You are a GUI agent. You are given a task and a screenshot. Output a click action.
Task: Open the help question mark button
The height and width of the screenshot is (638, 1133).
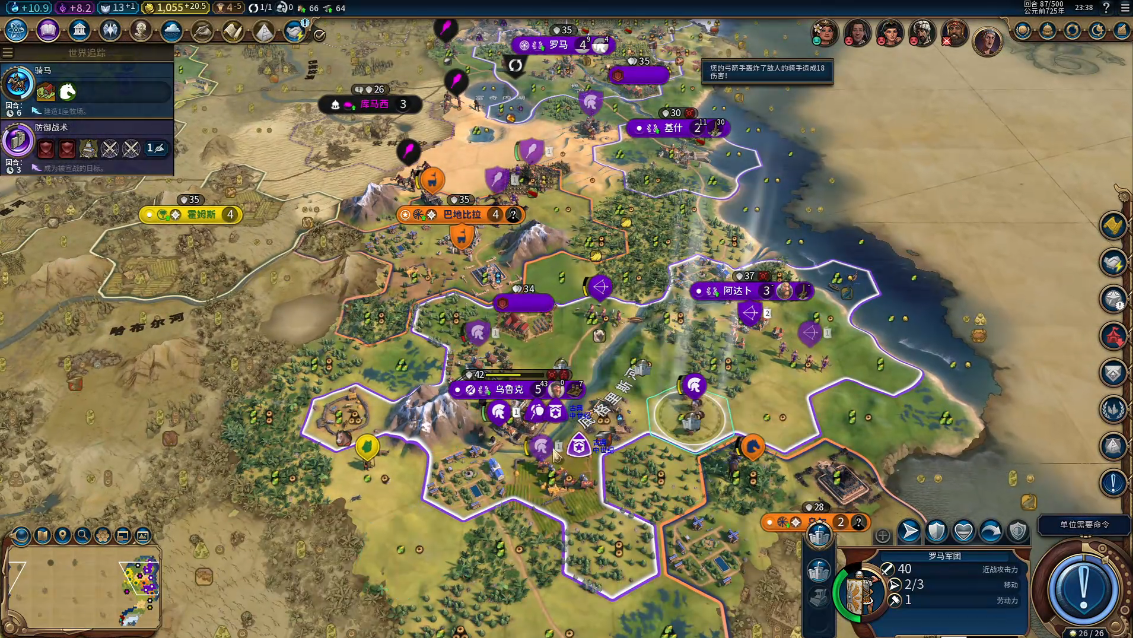pyautogui.click(x=1106, y=8)
